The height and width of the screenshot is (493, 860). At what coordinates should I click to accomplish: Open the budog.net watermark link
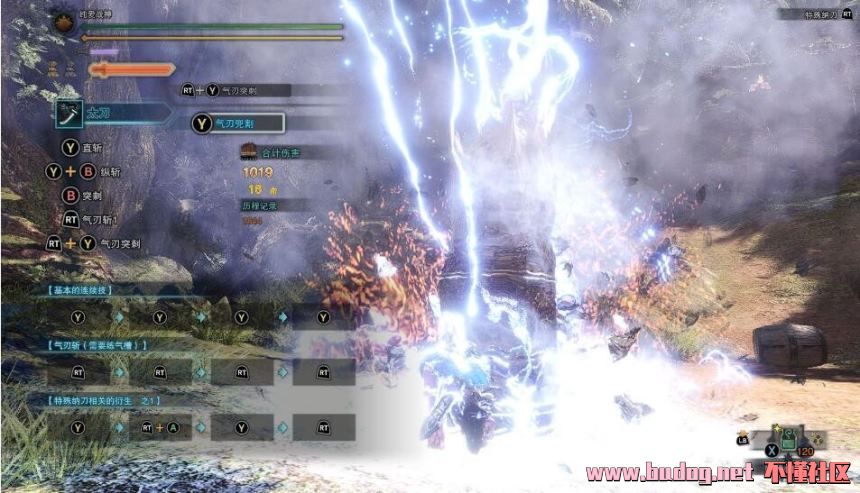(668, 472)
